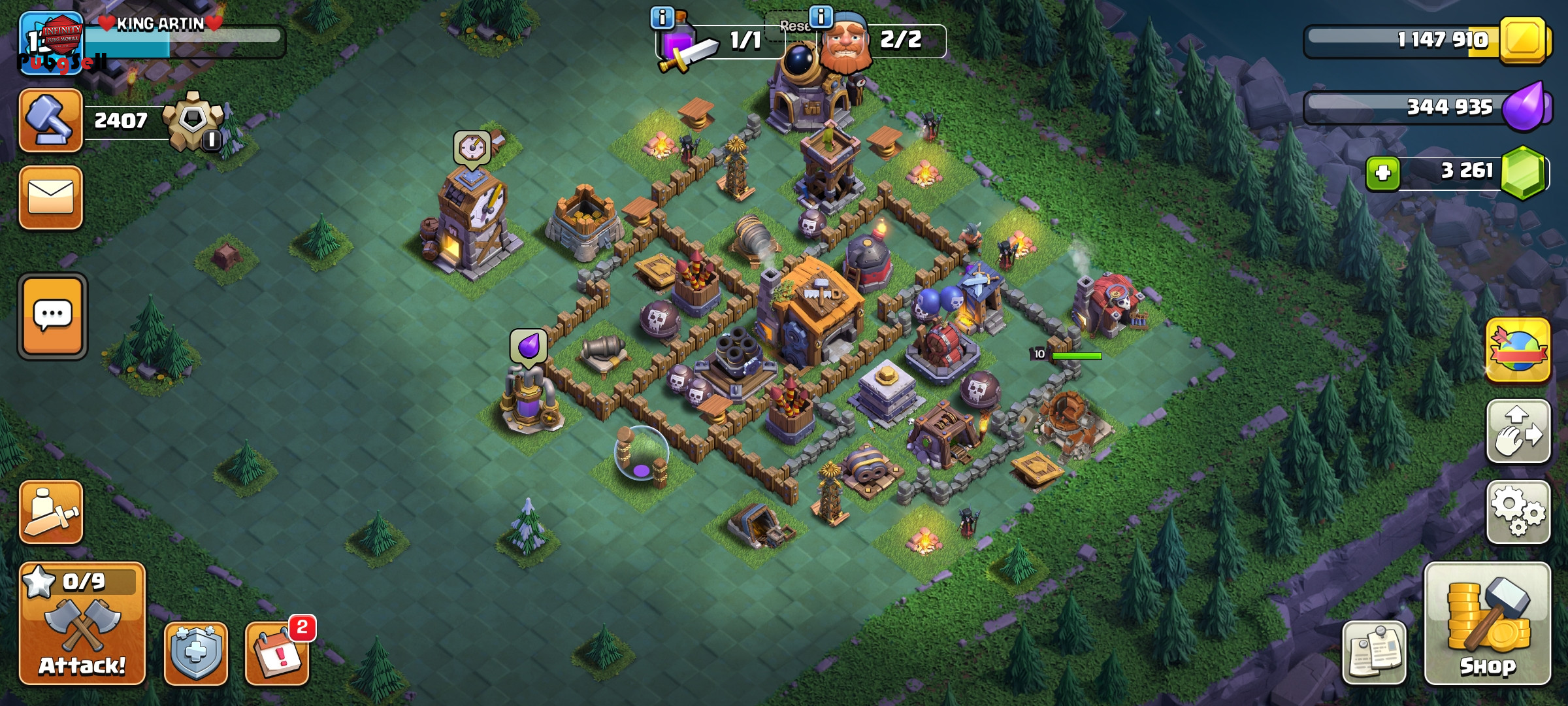Open the events calendar with 2 notifications
Image resolution: width=1568 pixels, height=706 pixels.
click(x=277, y=653)
